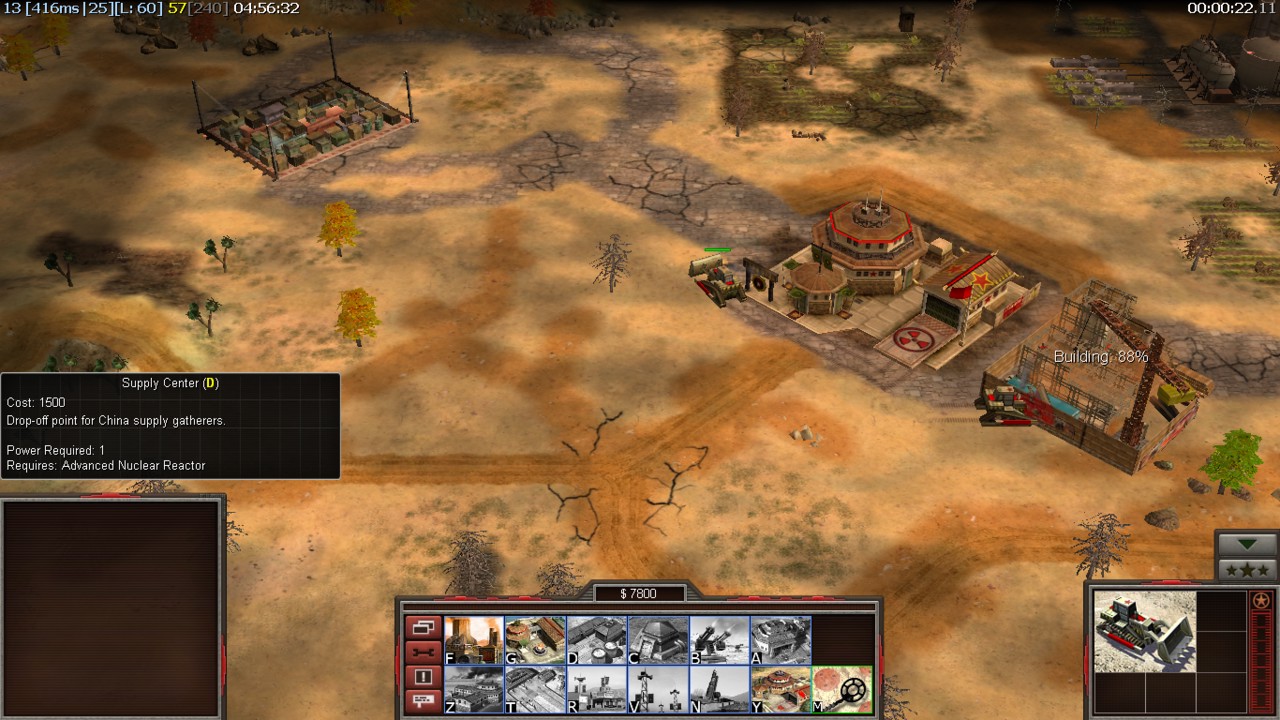Viewport: 1280px width, 720px height.
Task: Click the overlapping windows button
Action: click(422, 628)
